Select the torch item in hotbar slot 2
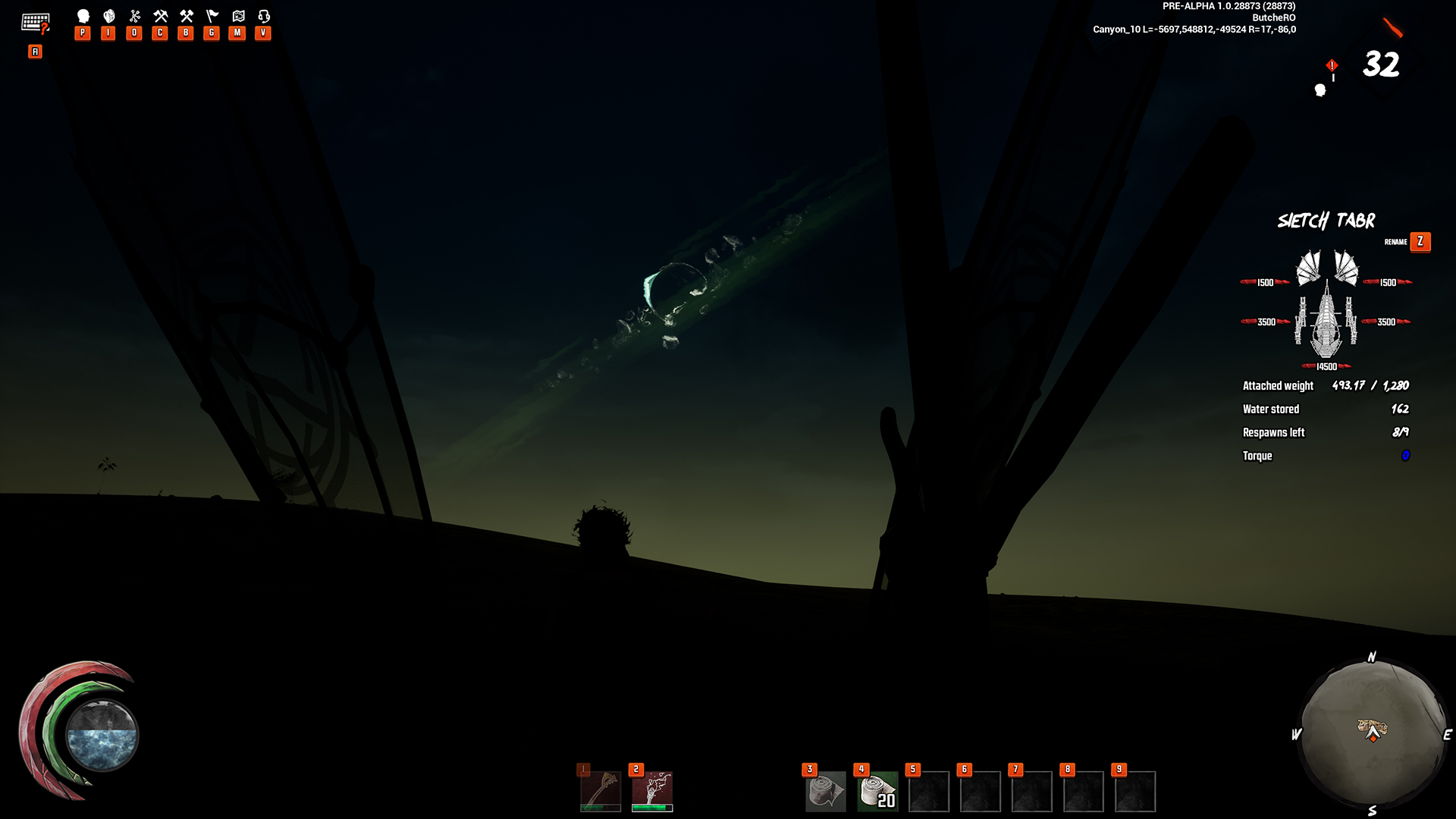The image size is (1456, 819). point(652,791)
